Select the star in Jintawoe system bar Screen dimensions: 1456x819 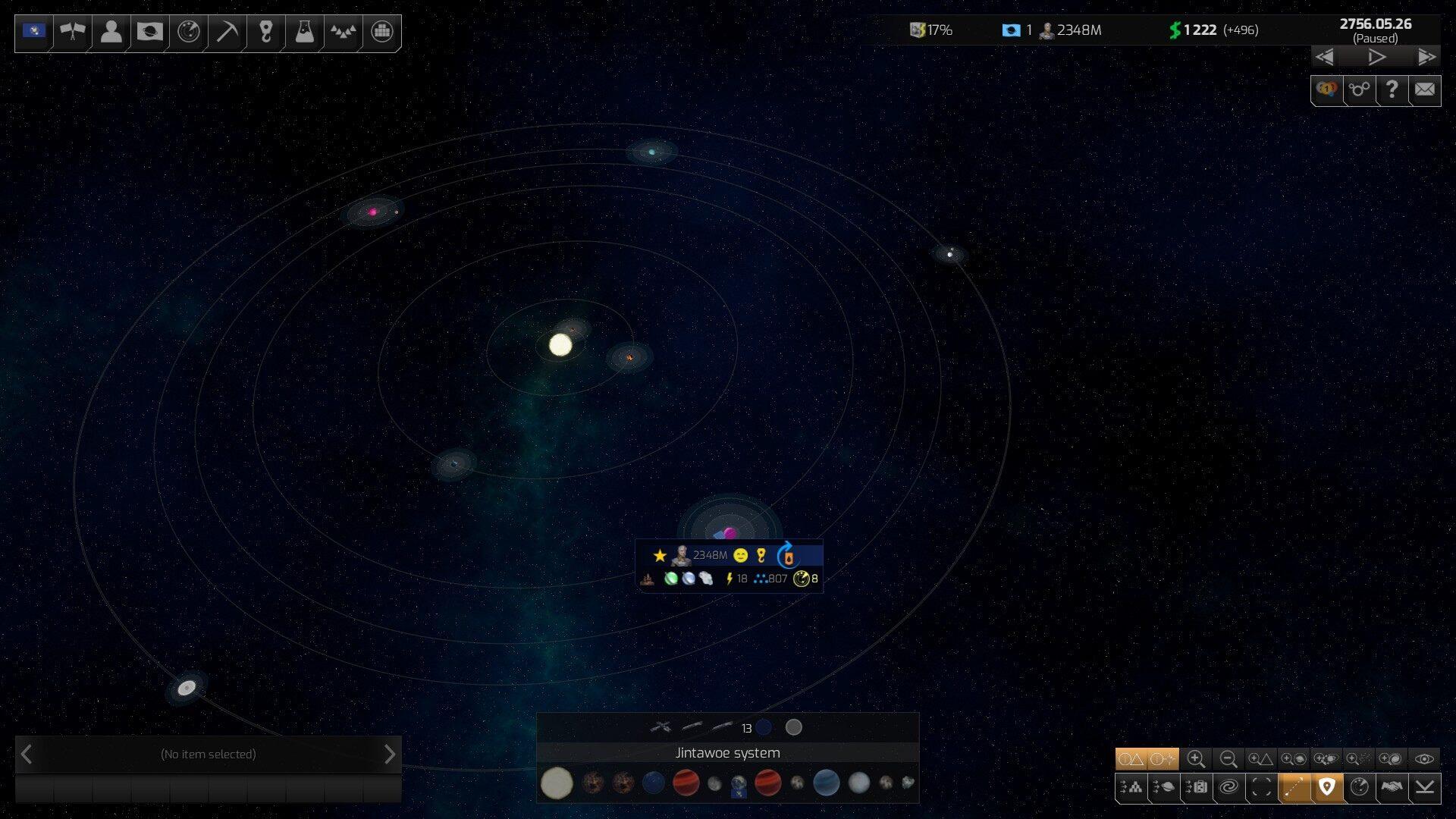[557, 783]
